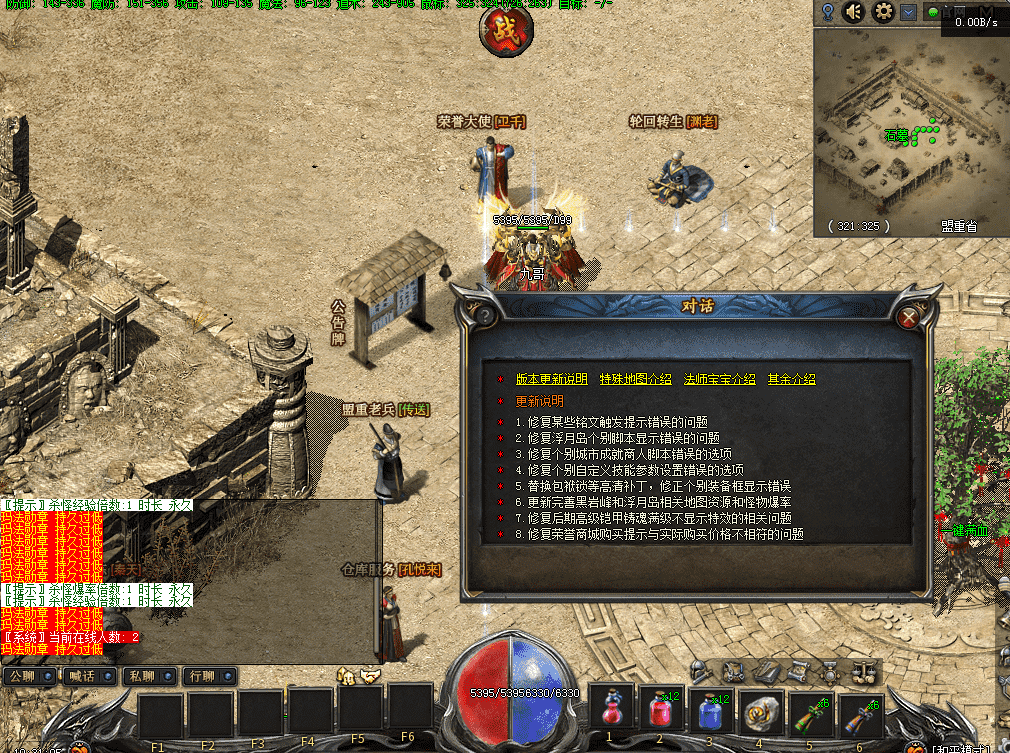Click the blue location pin icon
The image size is (1010, 753).
[828, 12]
